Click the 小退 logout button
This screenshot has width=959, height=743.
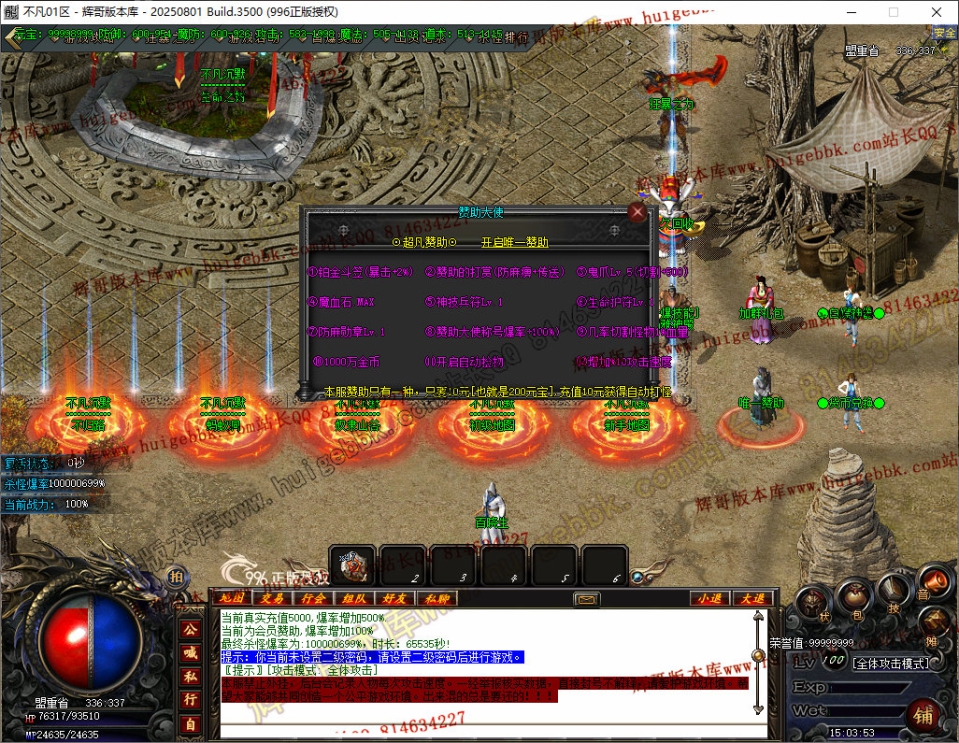tap(709, 598)
